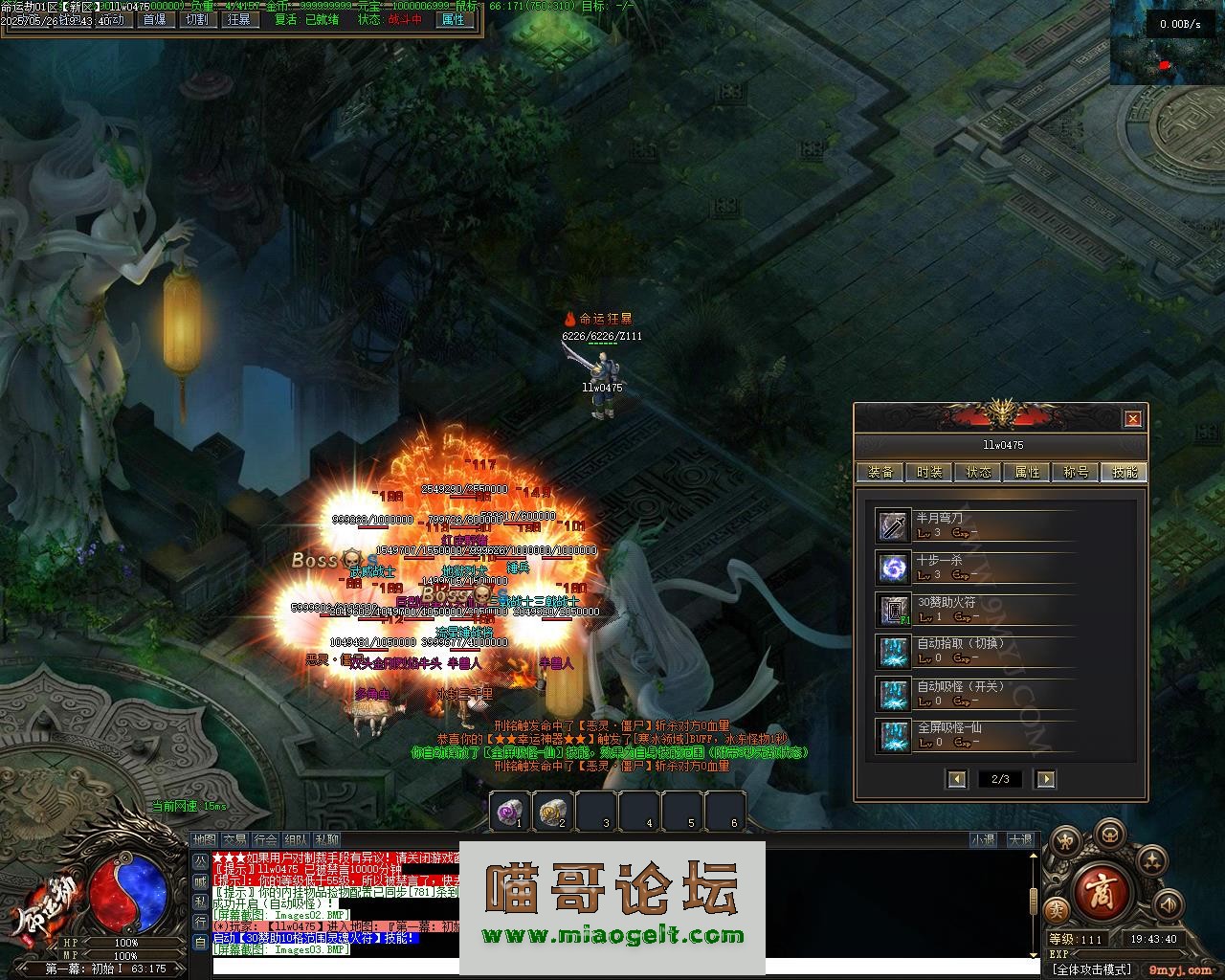Show the 状态 status tab

point(978,472)
